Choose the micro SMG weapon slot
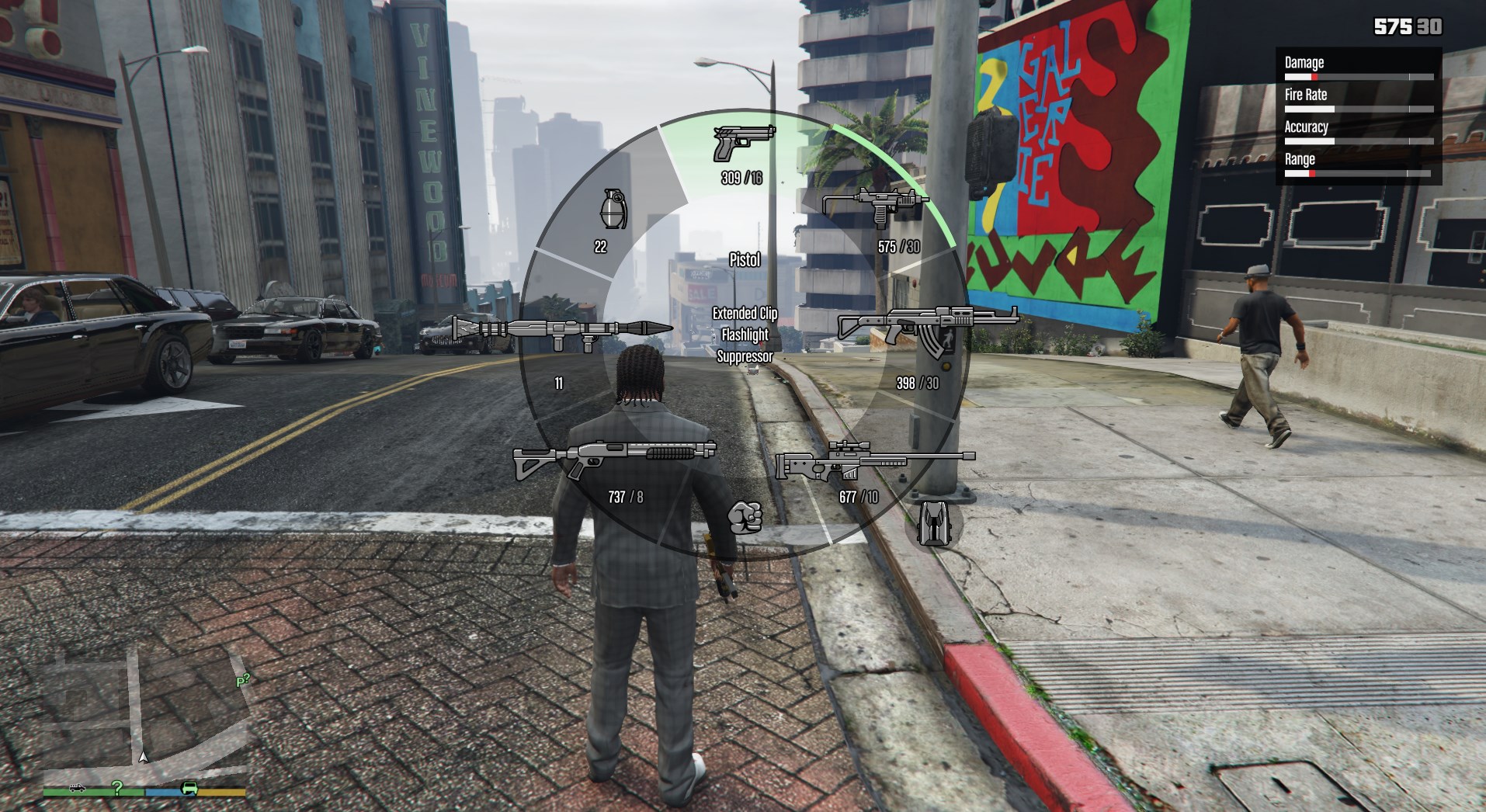 [875, 206]
